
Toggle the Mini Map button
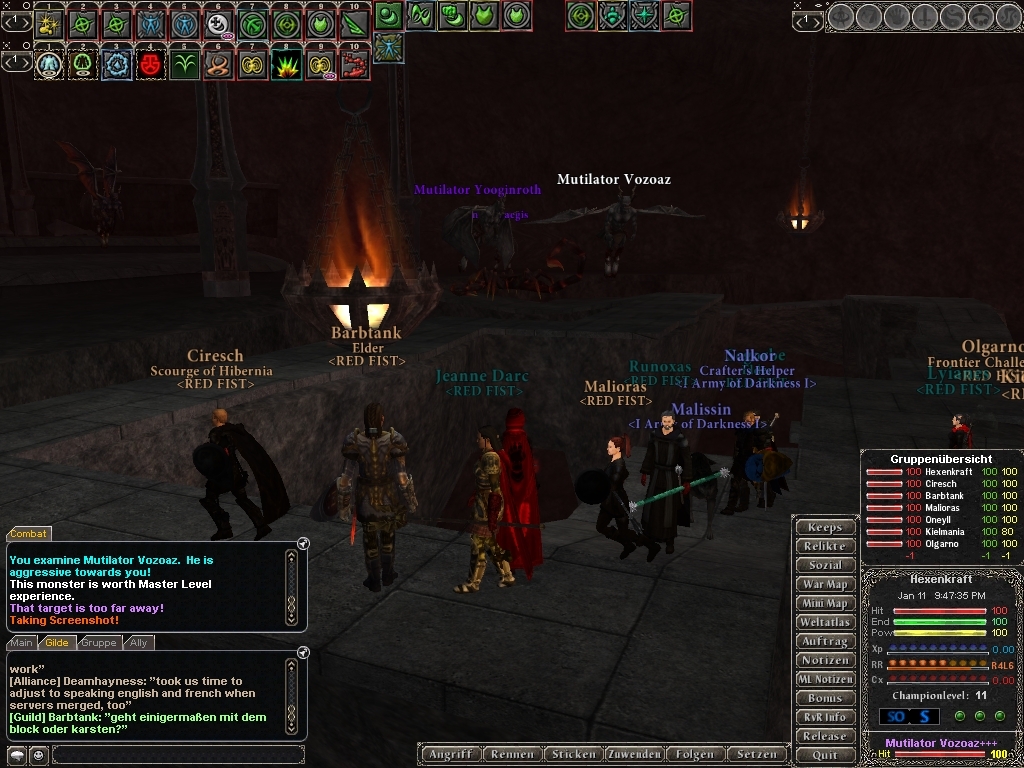click(825, 603)
